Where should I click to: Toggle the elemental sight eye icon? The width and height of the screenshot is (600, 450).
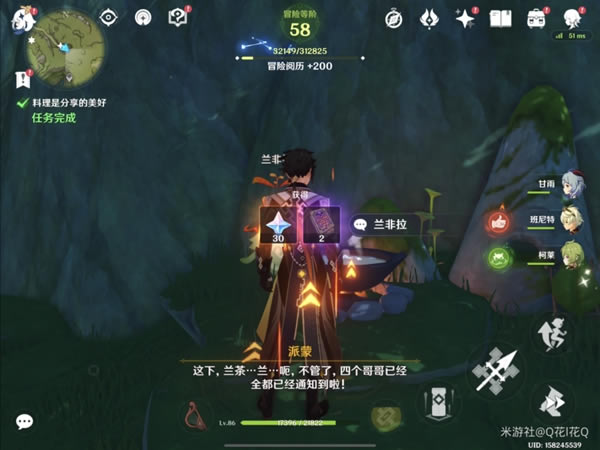pos(111,17)
